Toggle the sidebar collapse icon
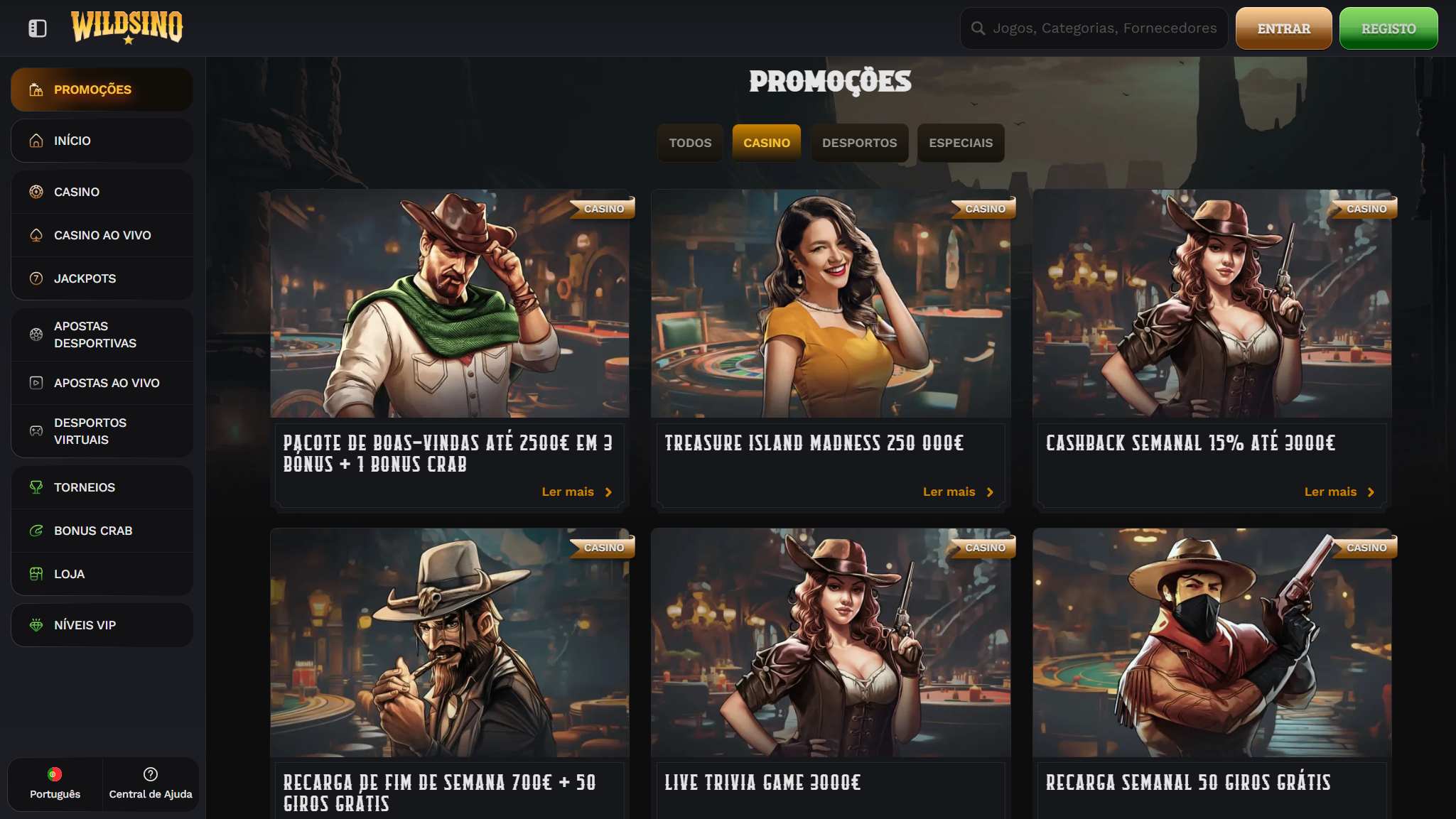 point(38,28)
